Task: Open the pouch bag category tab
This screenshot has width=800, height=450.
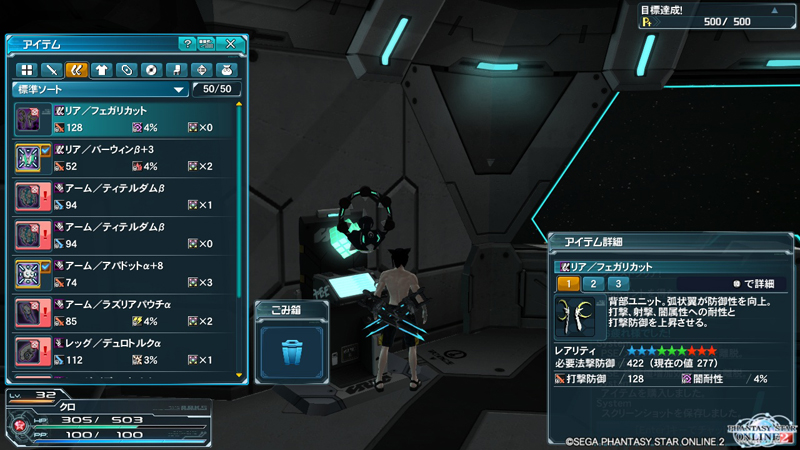Action: tap(226, 70)
